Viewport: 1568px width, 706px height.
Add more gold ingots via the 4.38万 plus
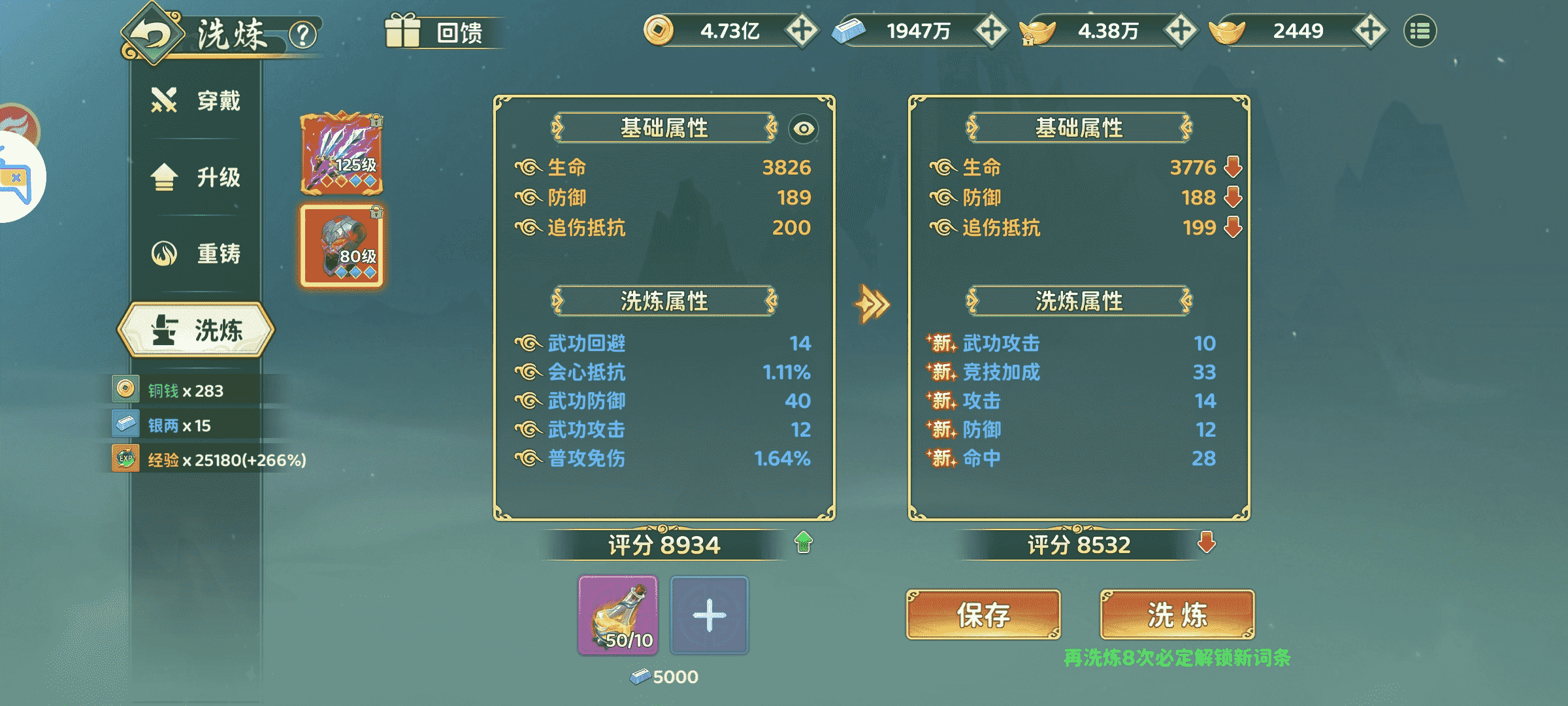click(x=1181, y=31)
